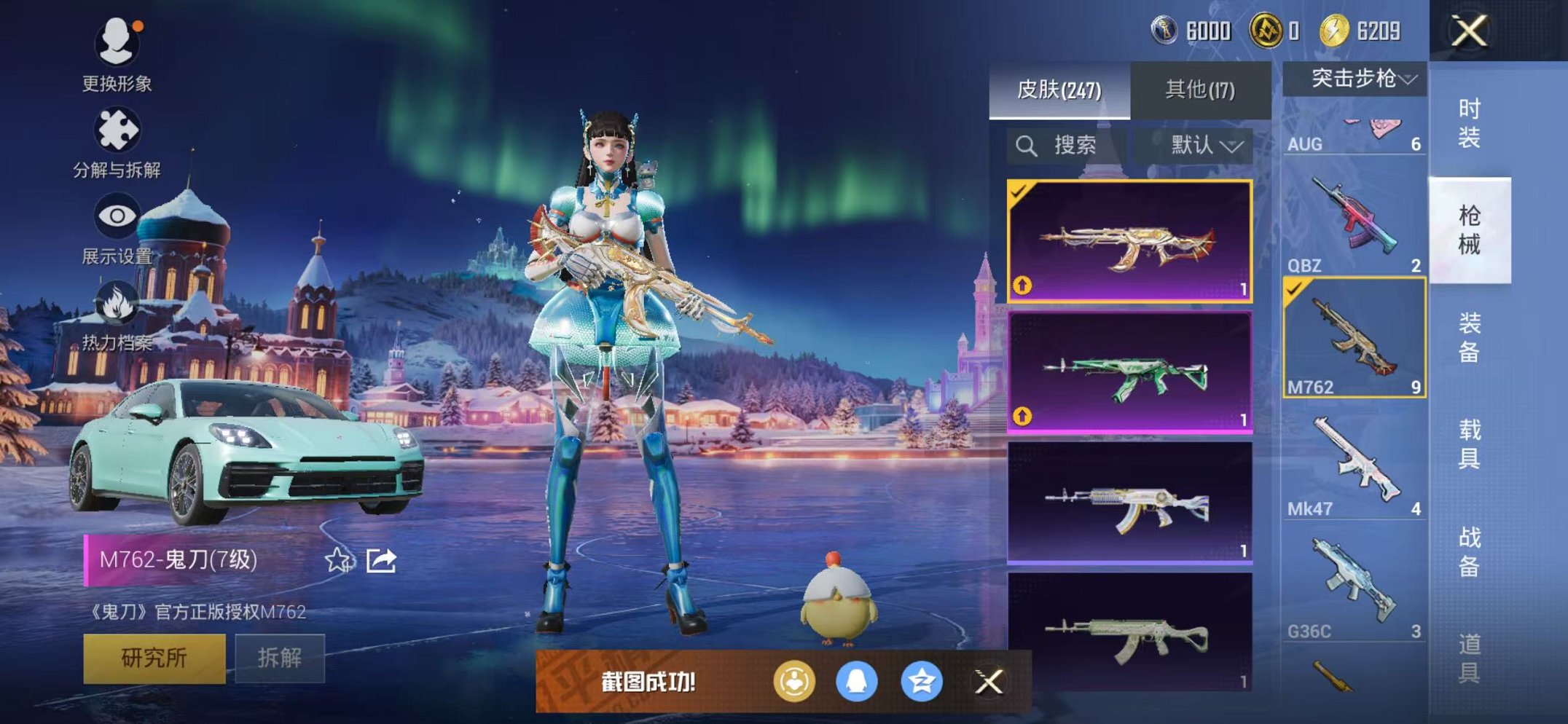Open 展示设置 display settings
Viewport: 1568px width, 724px height.
[x=117, y=215]
